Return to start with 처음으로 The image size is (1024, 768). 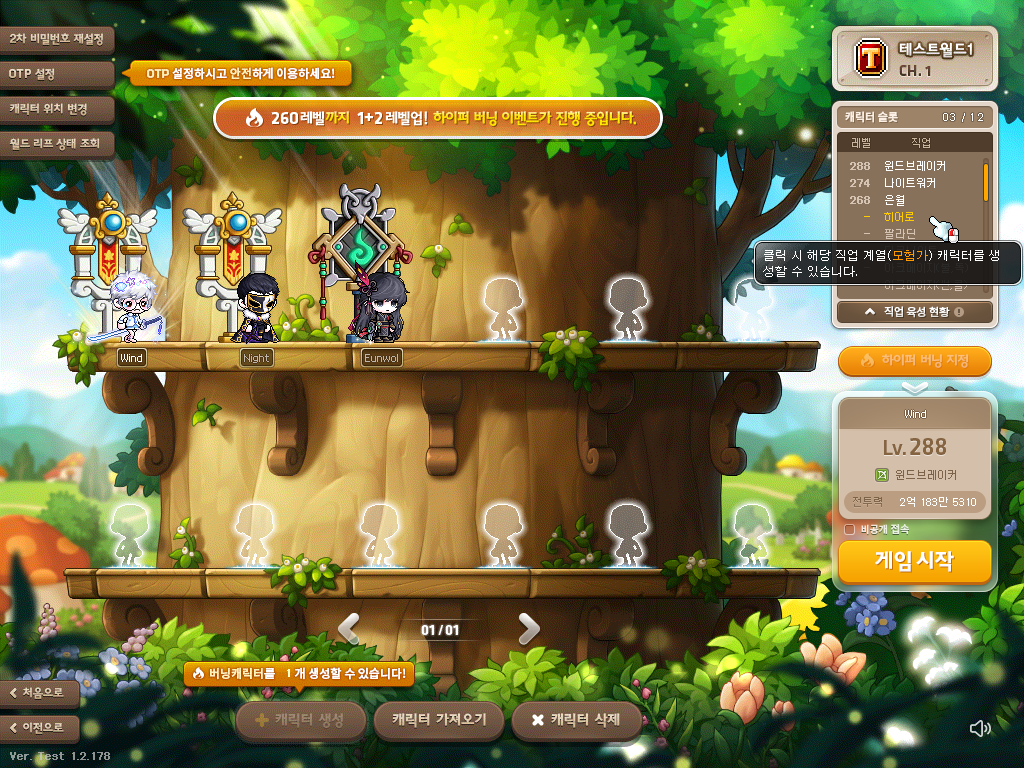(40, 692)
